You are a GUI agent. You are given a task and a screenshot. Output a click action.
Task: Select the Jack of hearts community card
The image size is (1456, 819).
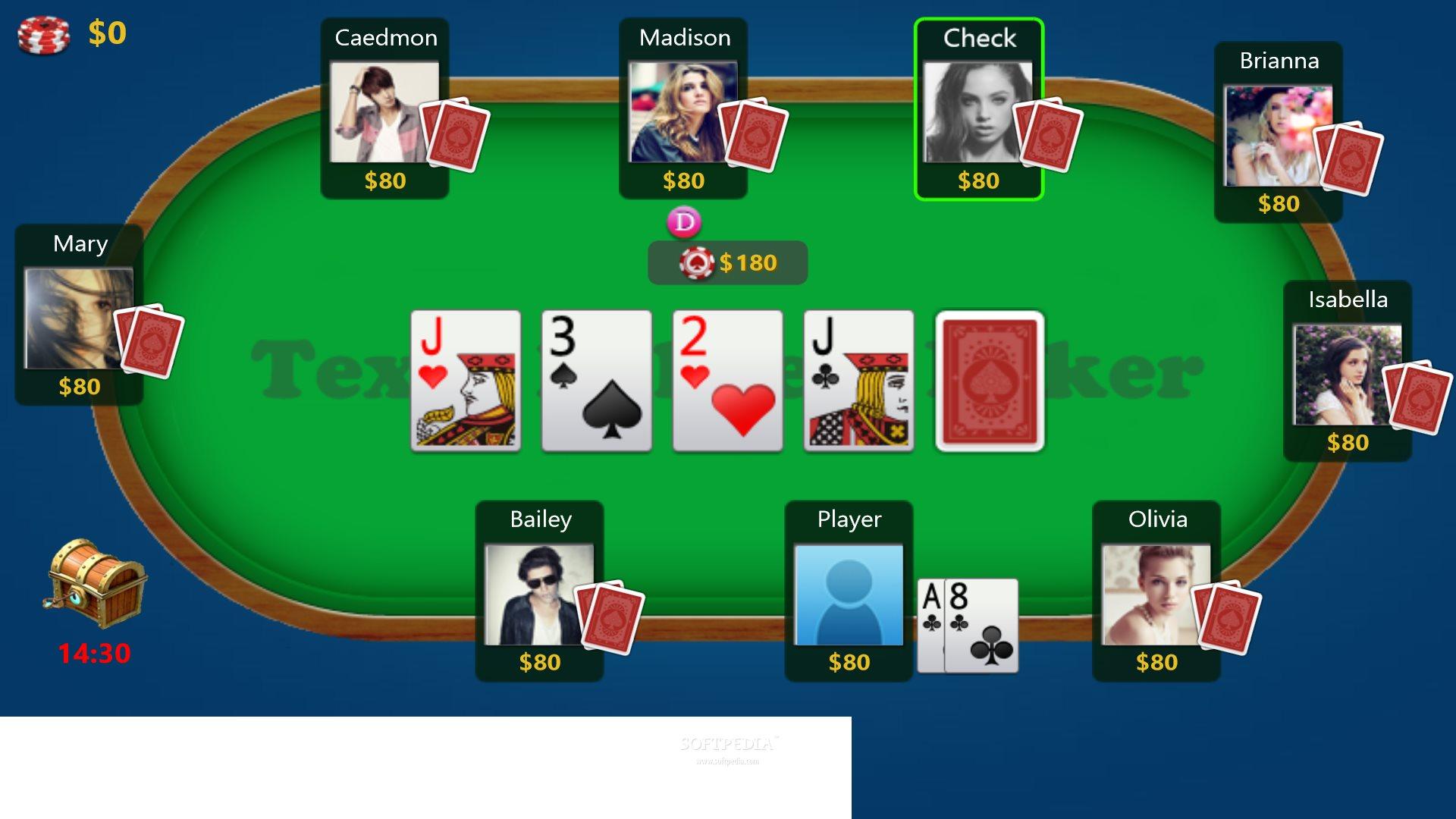point(466,381)
